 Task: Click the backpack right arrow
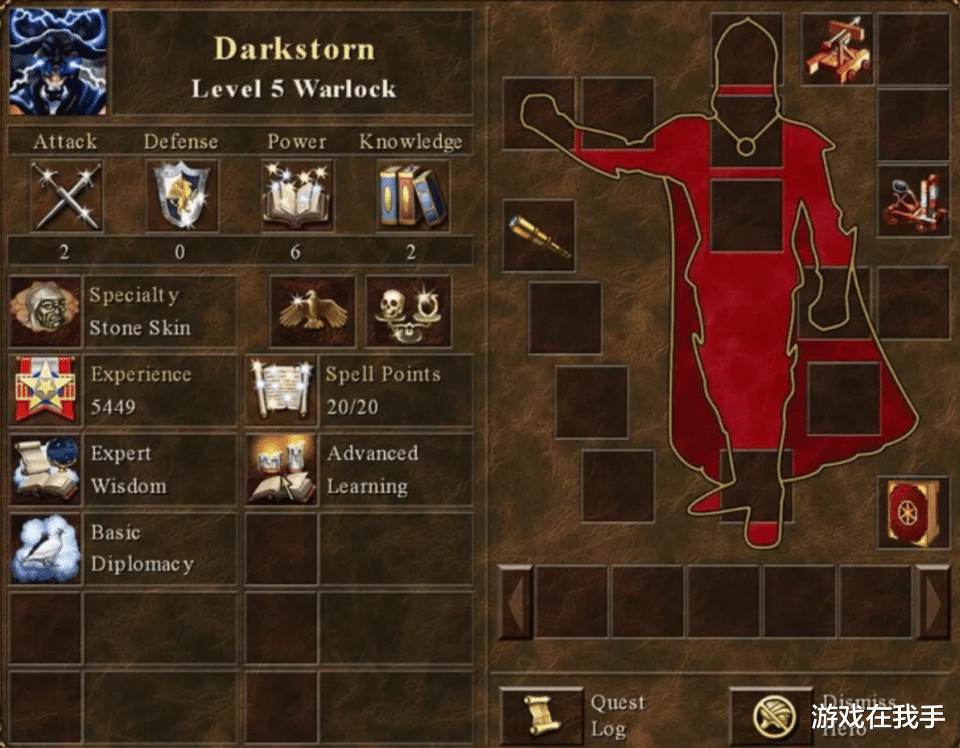point(932,602)
